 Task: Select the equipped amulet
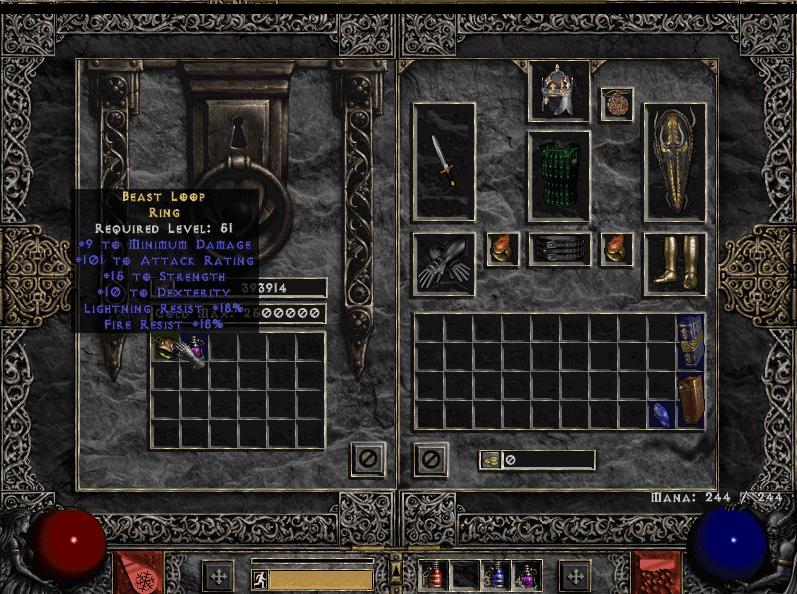pyautogui.click(x=616, y=104)
